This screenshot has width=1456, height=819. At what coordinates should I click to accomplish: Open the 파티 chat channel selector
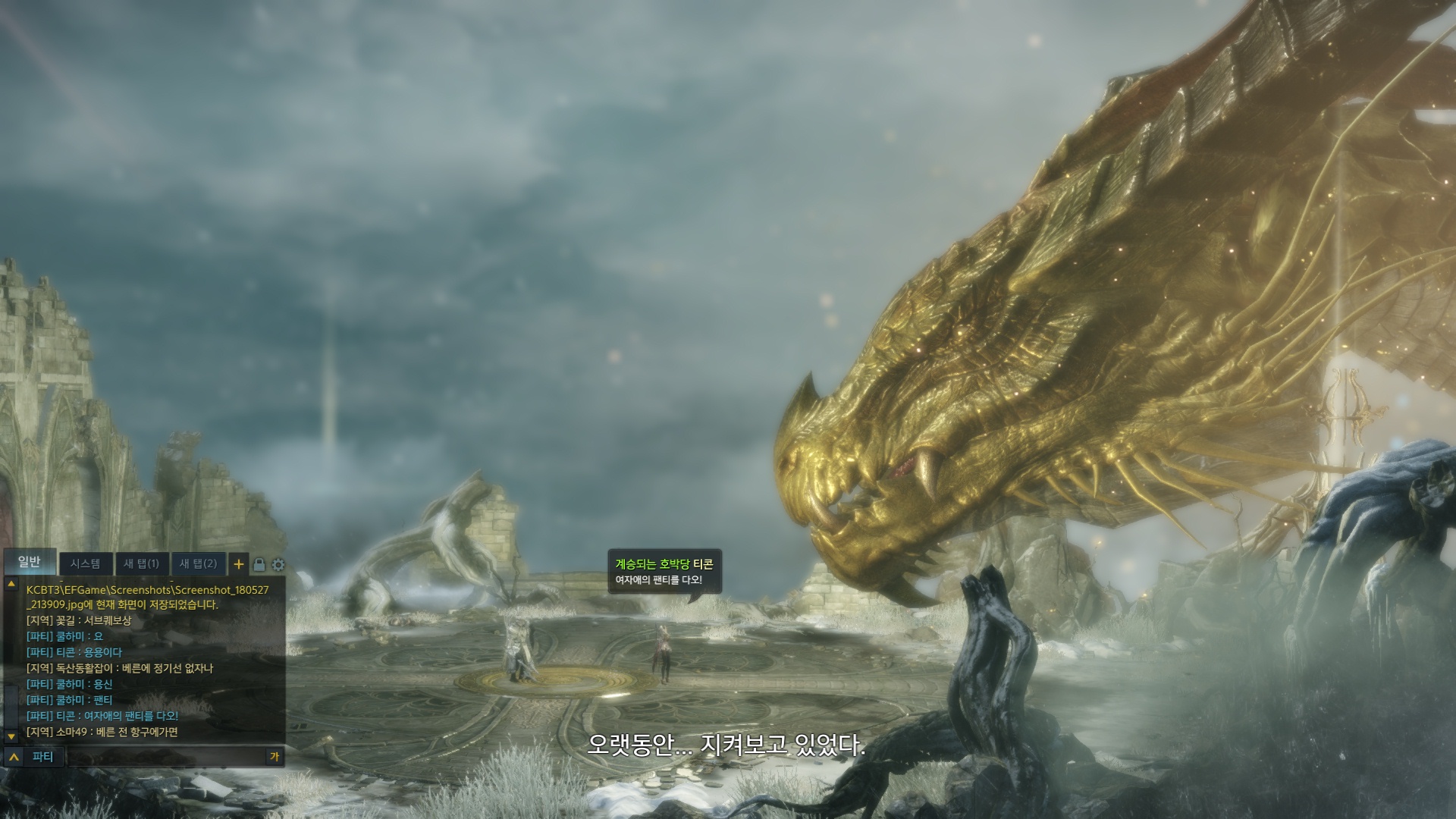[34, 757]
